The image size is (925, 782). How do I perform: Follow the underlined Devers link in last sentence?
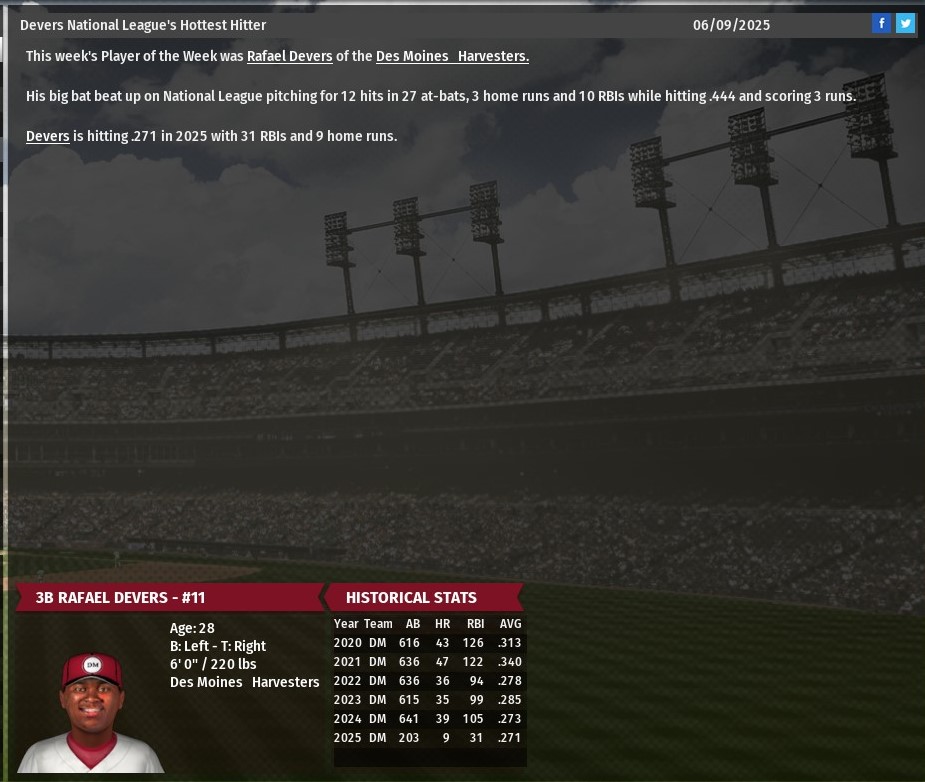tap(47, 137)
